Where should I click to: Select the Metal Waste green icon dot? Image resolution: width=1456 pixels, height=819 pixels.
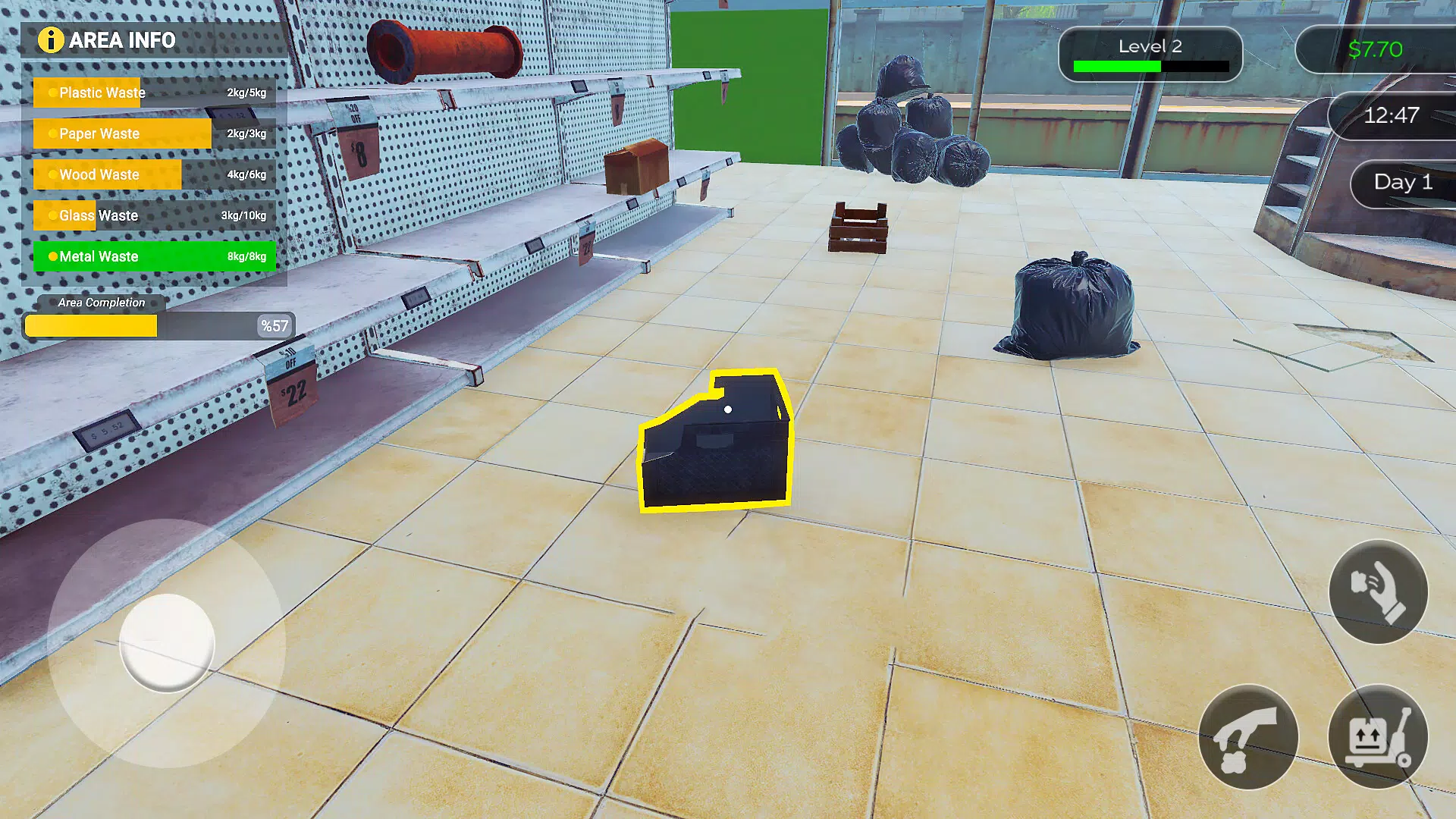coord(54,256)
